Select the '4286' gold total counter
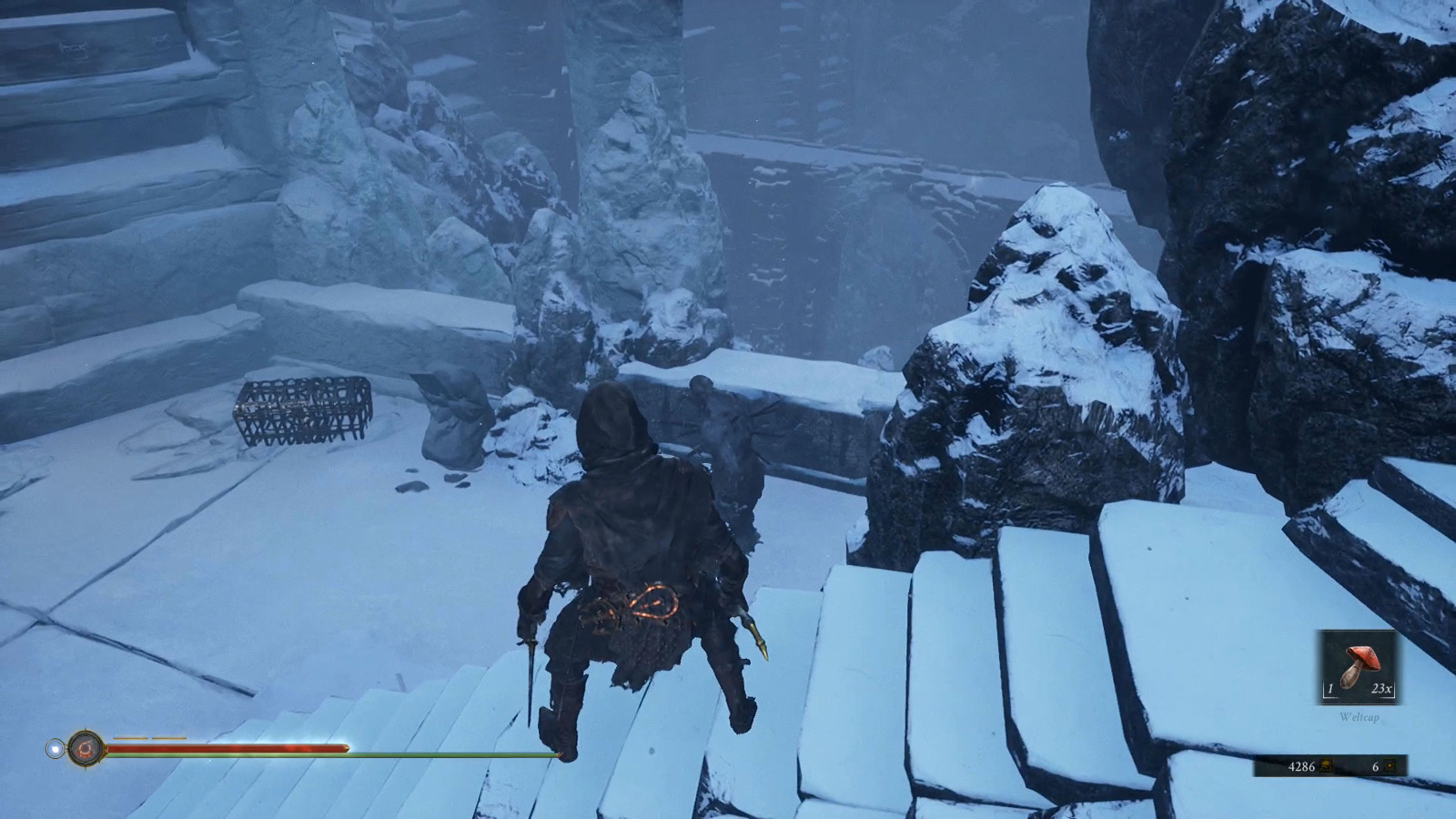Screen dimensions: 1456x819 point(1303,766)
